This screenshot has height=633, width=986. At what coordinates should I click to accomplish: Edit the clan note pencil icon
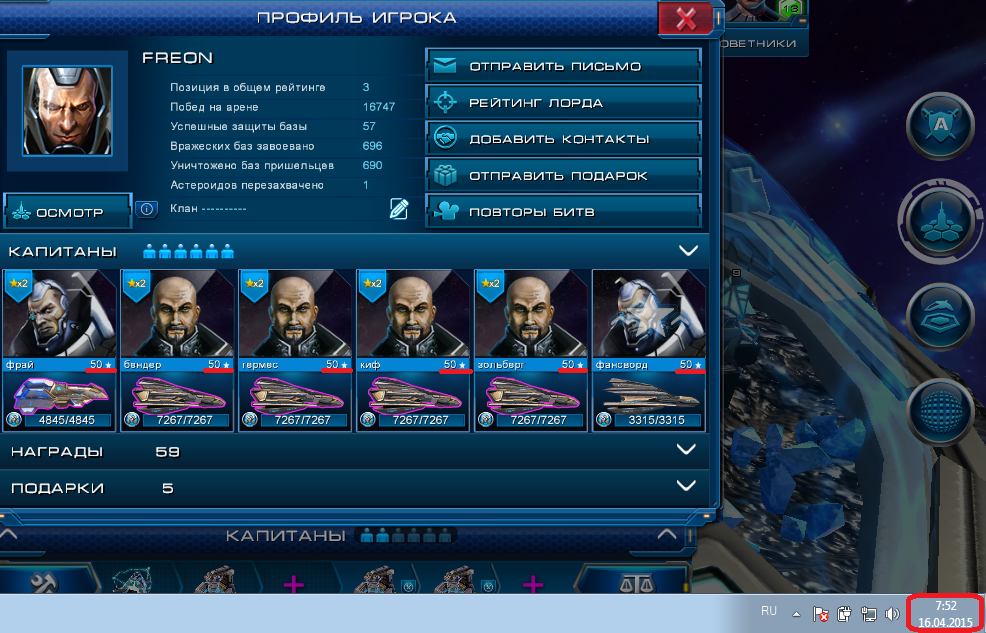(399, 208)
